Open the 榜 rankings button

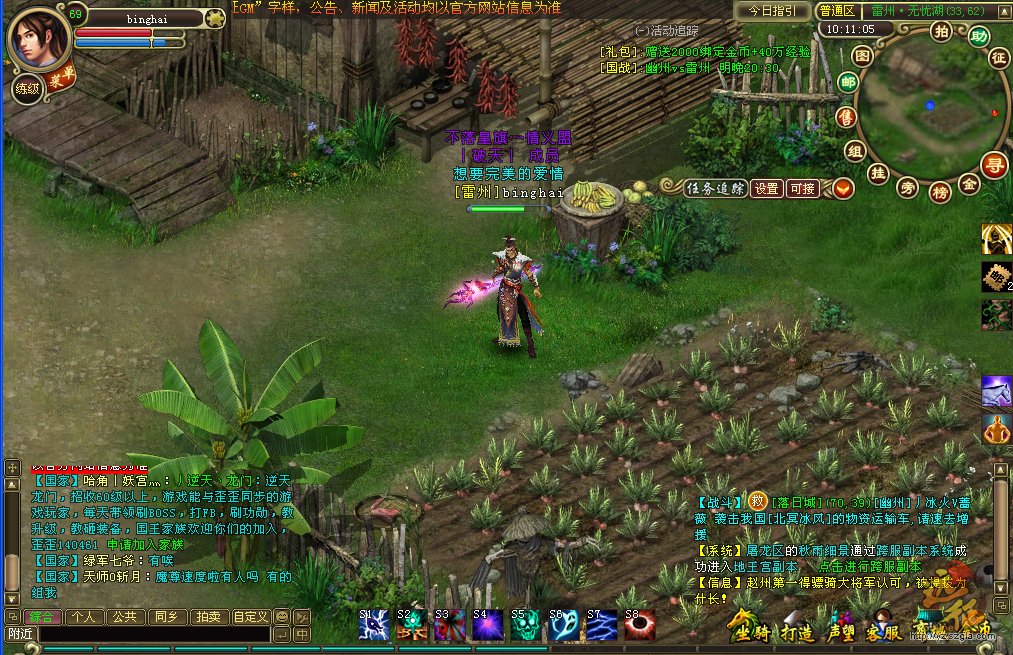[x=940, y=192]
